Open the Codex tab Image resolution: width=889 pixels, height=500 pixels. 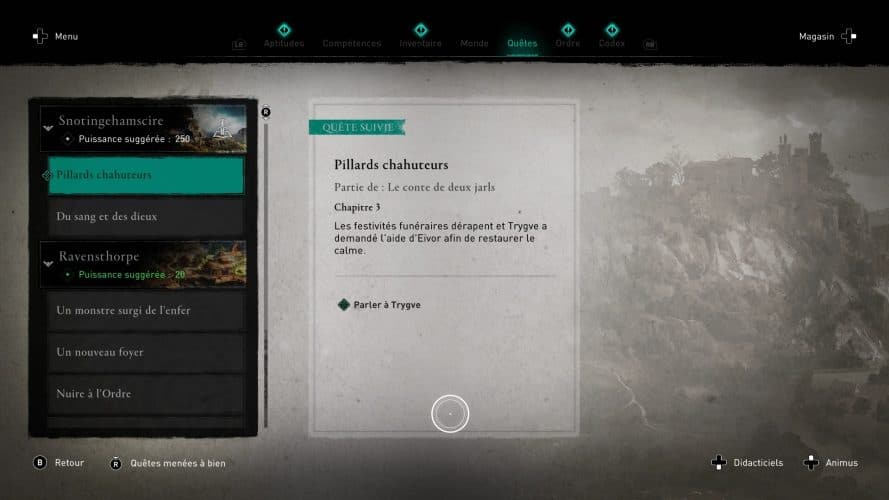(611, 43)
